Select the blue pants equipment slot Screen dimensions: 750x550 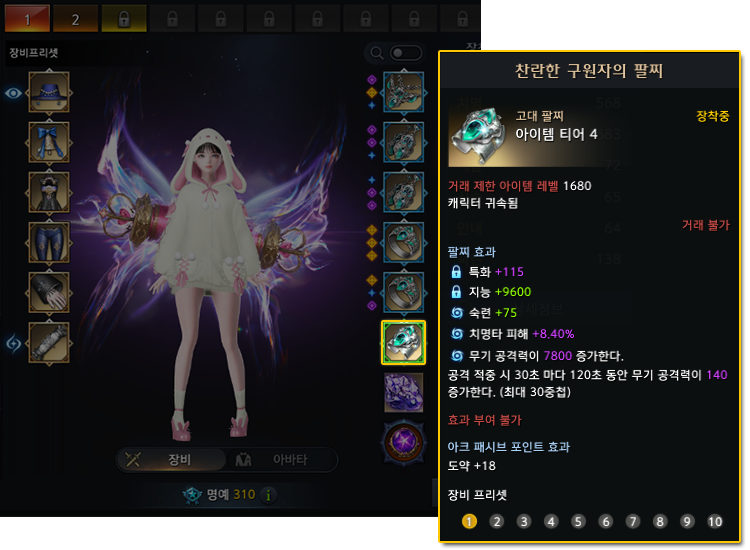49,243
